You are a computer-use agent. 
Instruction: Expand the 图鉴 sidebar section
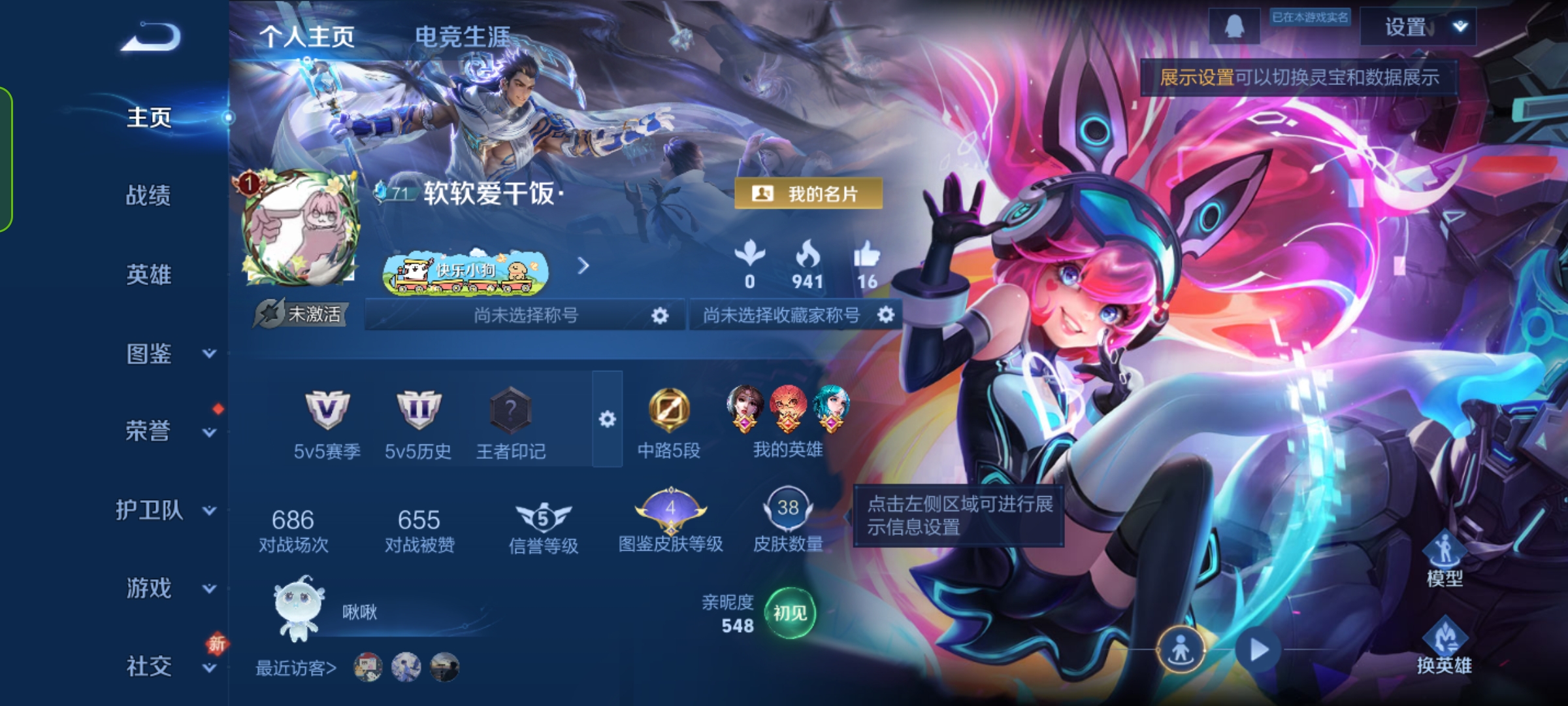169,354
